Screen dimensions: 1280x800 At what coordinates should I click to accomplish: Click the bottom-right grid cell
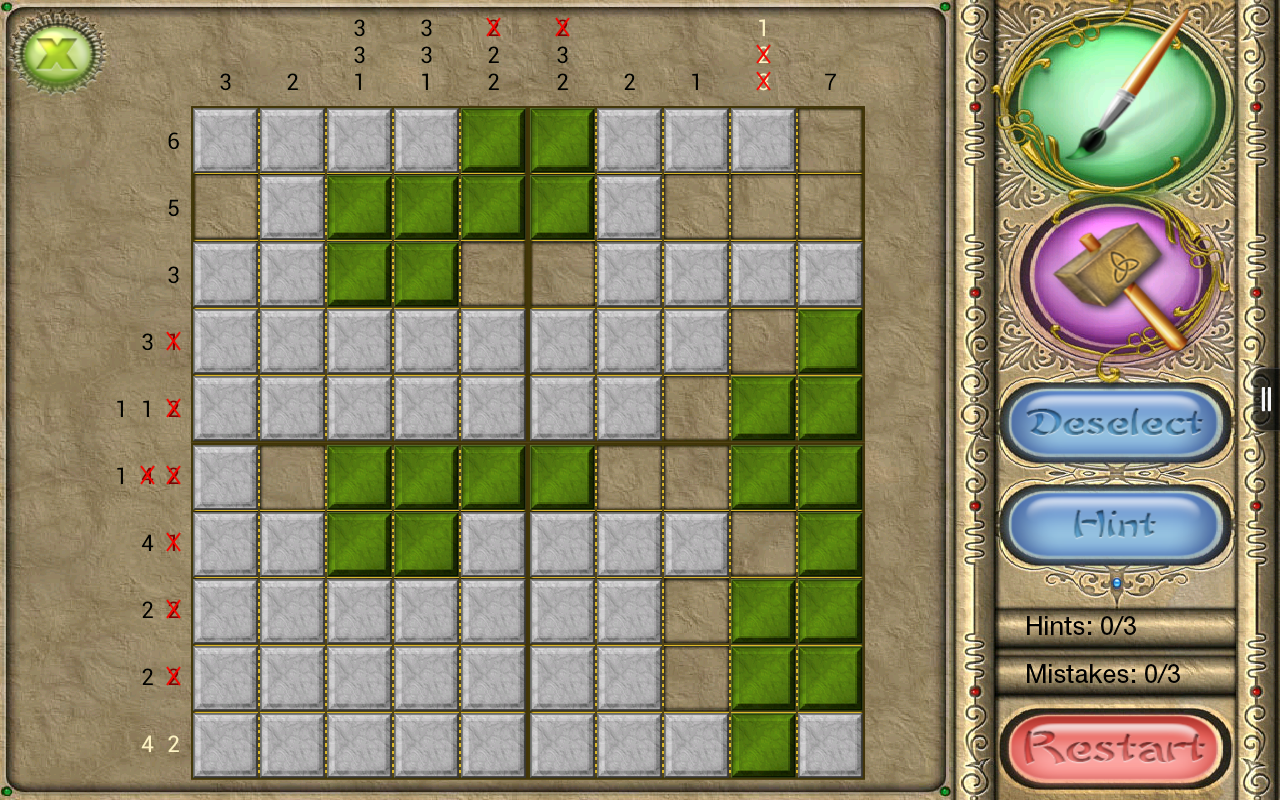[x=828, y=744]
